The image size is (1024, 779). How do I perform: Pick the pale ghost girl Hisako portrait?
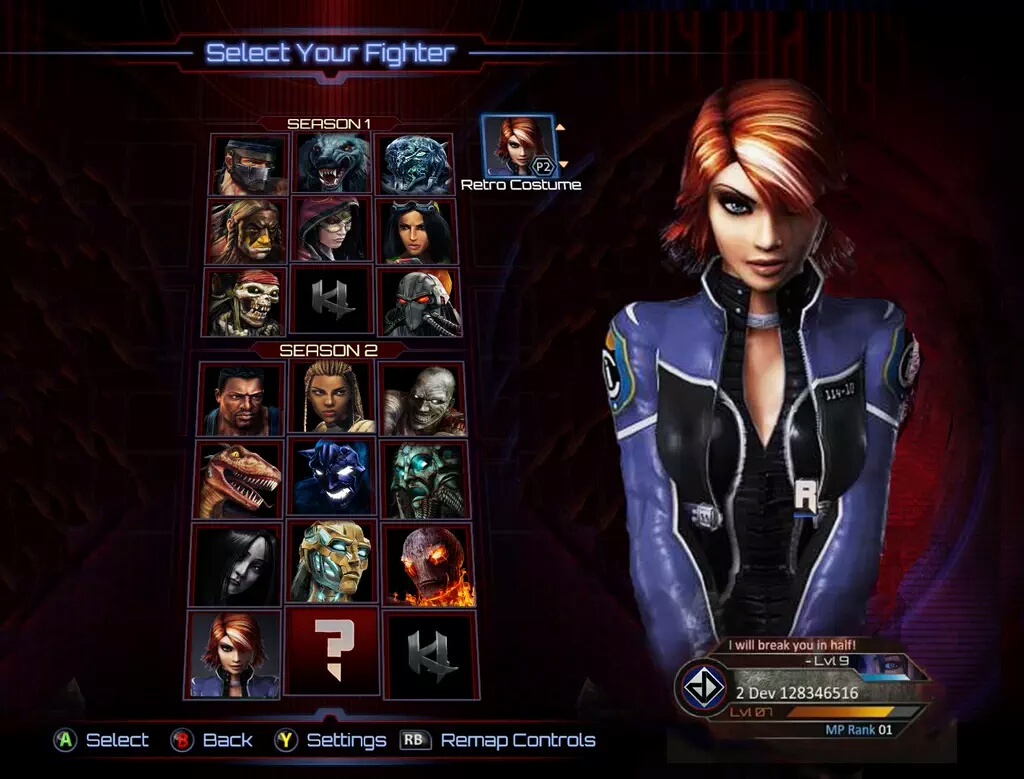tap(236, 564)
